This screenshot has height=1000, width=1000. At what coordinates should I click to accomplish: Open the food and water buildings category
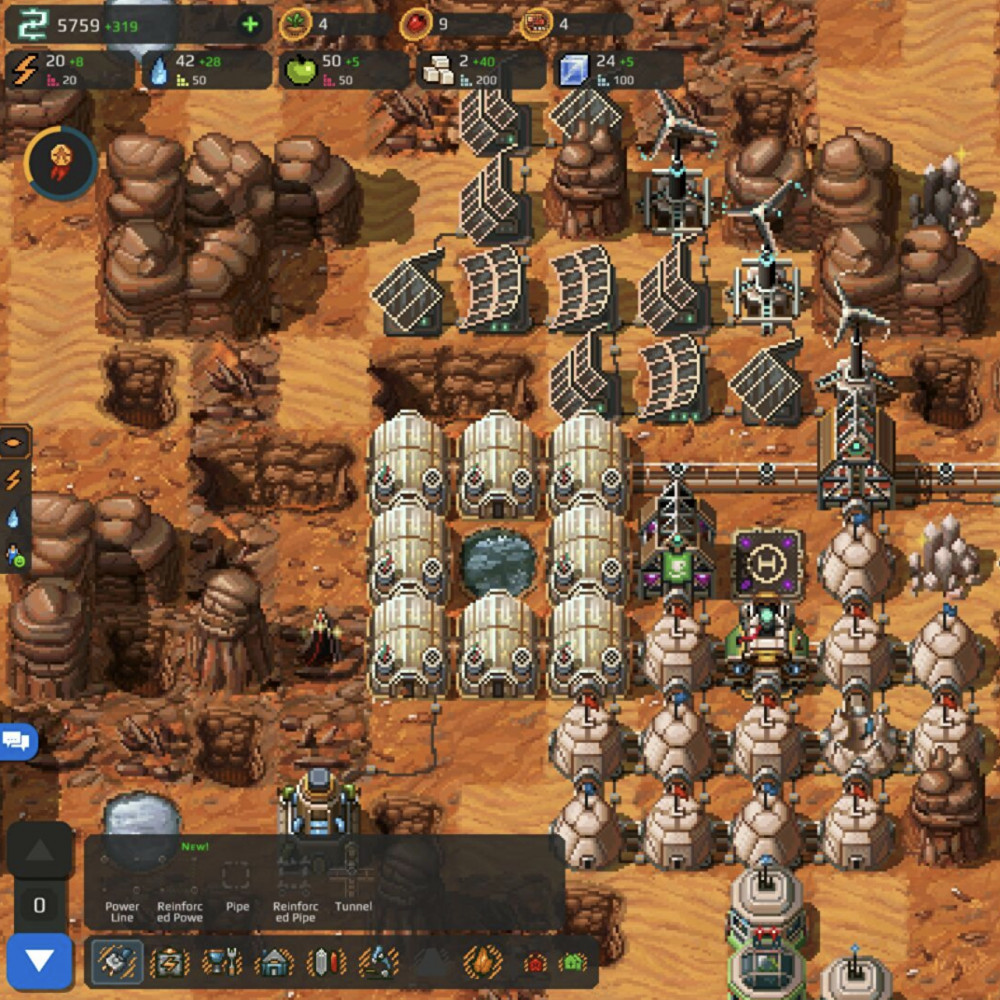(x=222, y=962)
